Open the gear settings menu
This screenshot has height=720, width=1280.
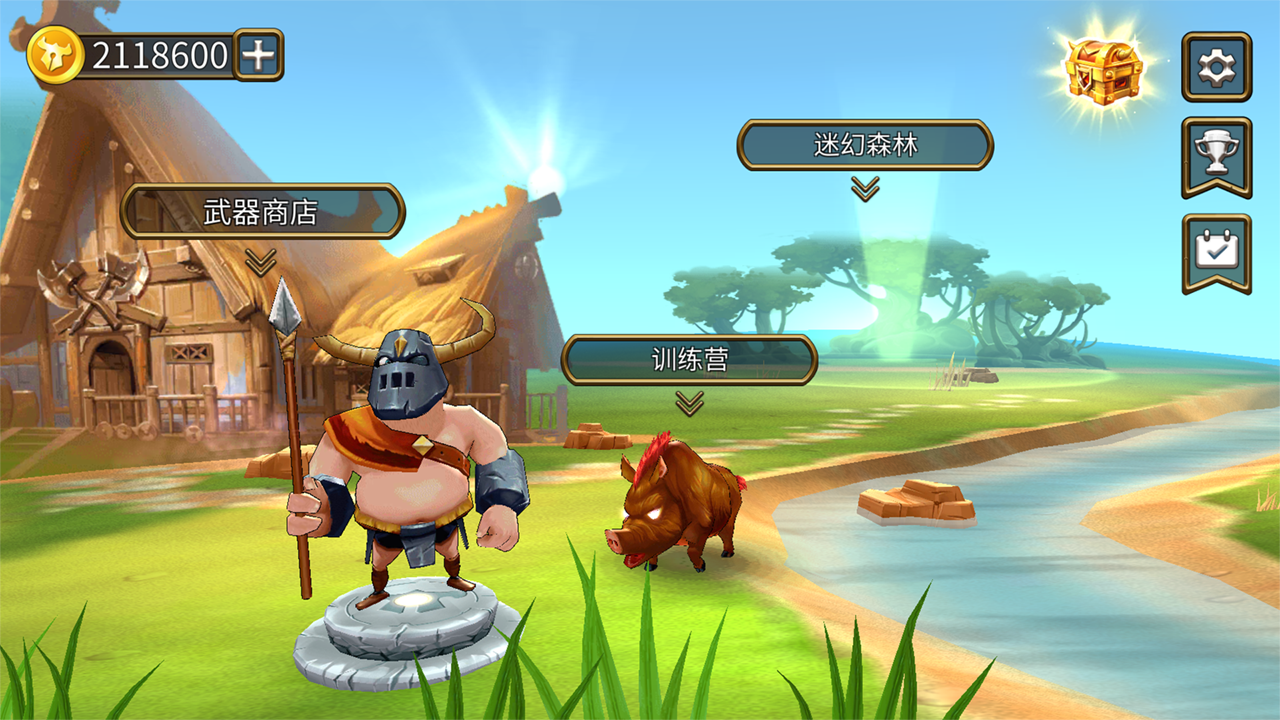point(1216,67)
